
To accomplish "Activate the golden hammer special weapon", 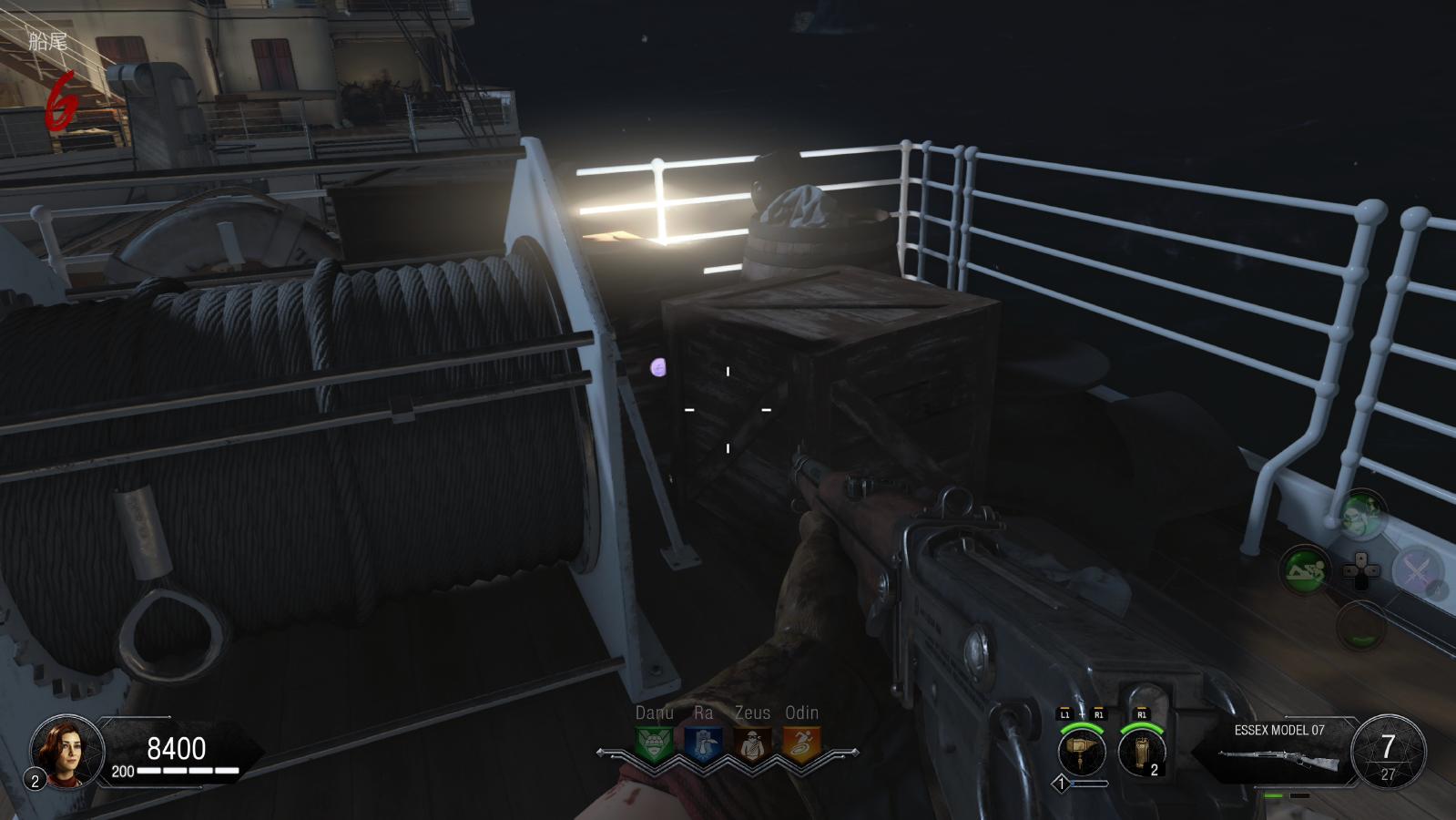I will click(1082, 752).
